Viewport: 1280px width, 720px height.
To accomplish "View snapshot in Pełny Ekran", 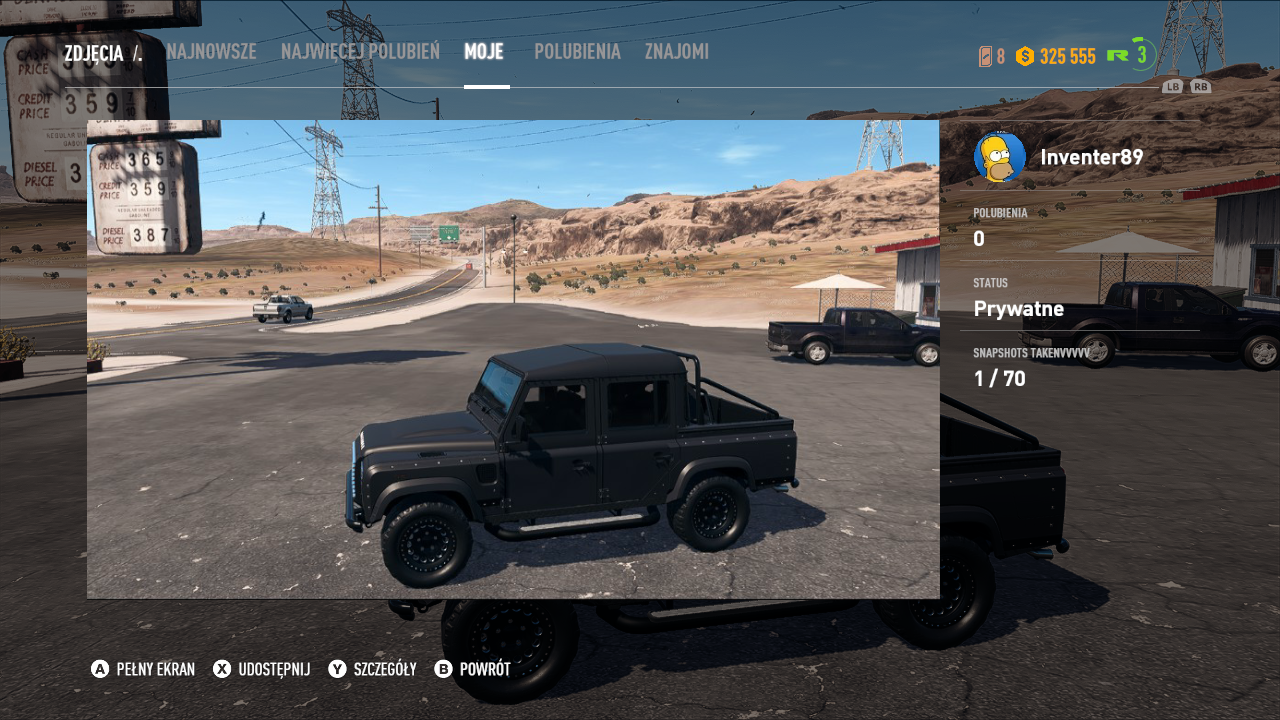I will coord(143,669).
